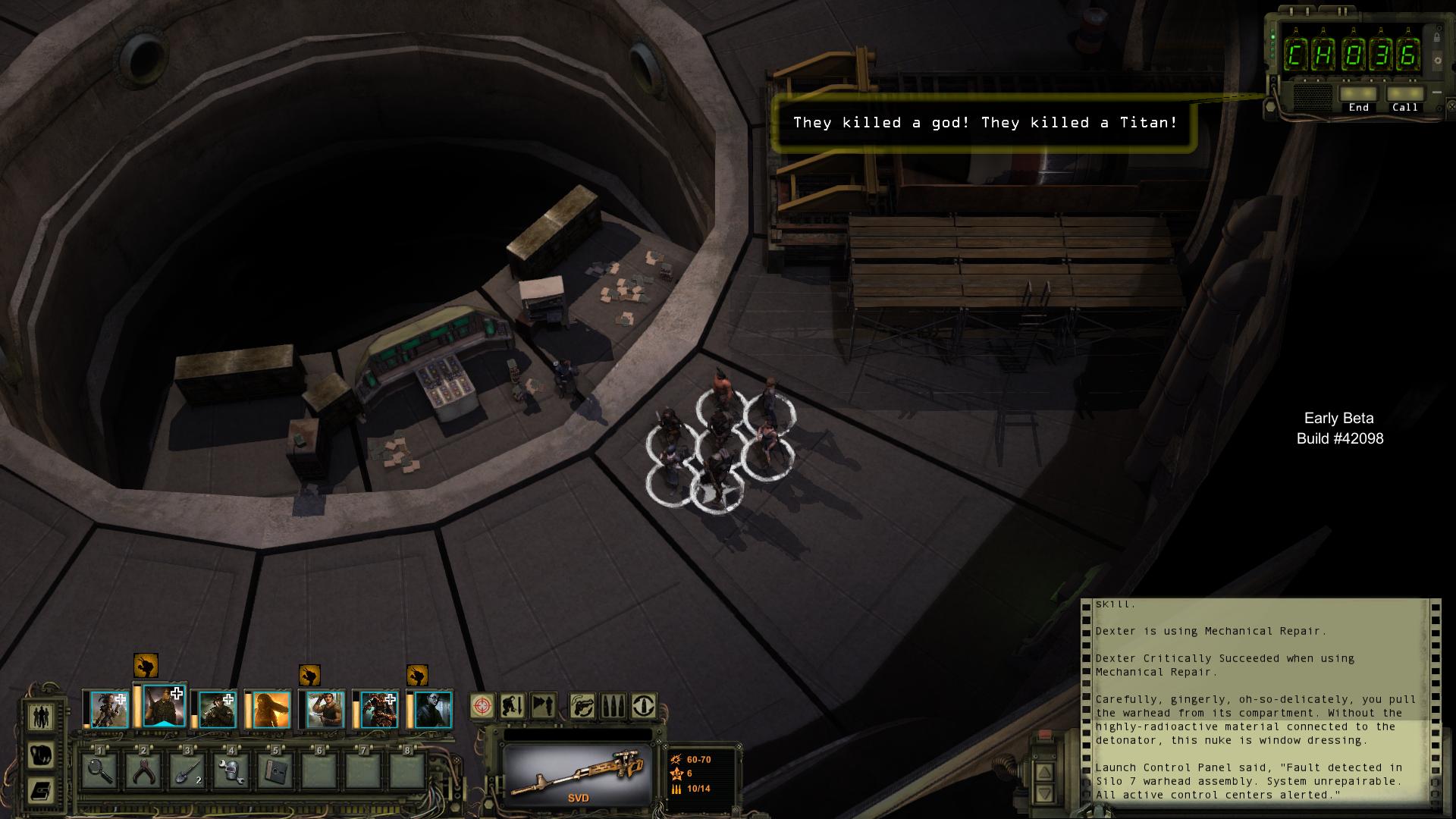Select the whole squad with the group icon

point(42,716)
